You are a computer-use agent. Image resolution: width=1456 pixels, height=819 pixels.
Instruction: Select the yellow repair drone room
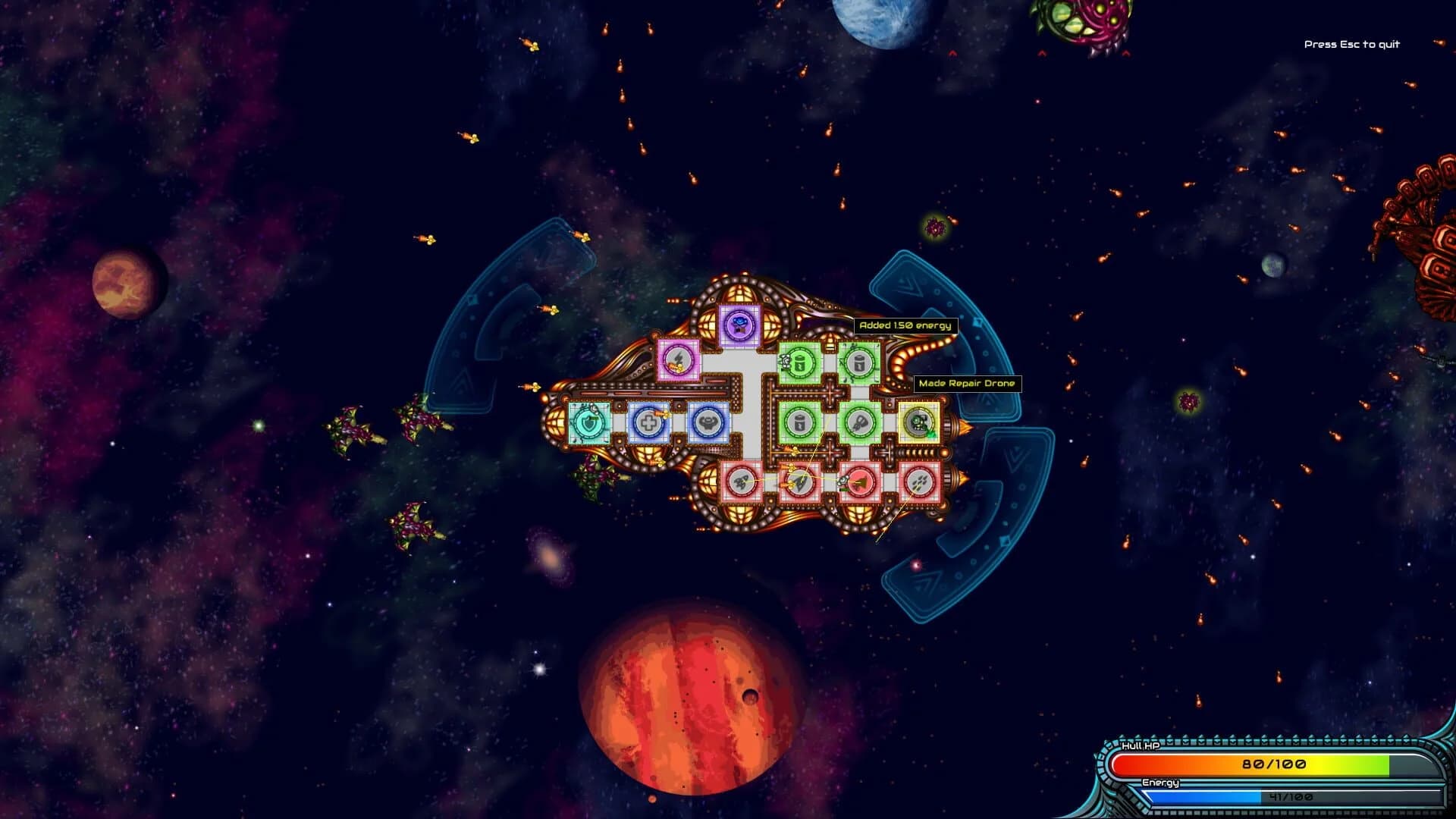[x=919, y=422]
